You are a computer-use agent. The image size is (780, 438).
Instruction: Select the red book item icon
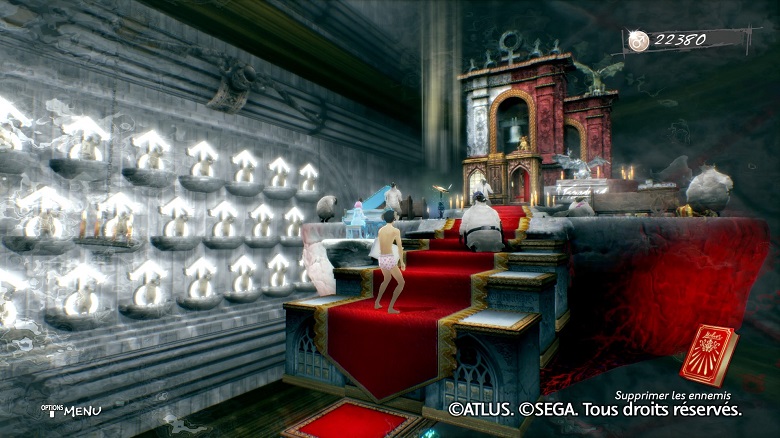[711, 355]
